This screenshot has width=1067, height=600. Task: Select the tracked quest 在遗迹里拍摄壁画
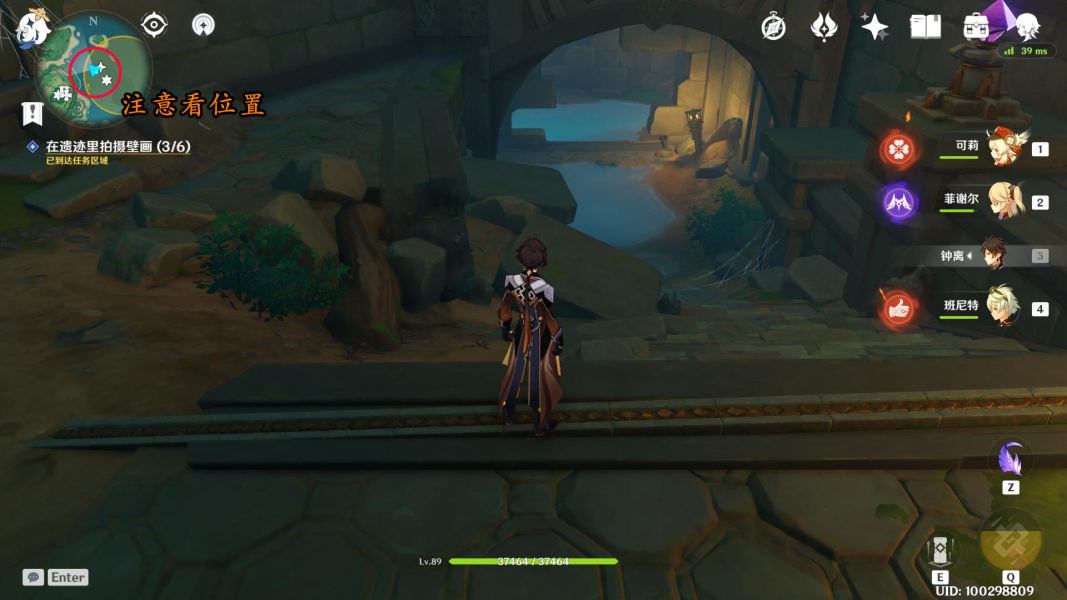point(117,147)
